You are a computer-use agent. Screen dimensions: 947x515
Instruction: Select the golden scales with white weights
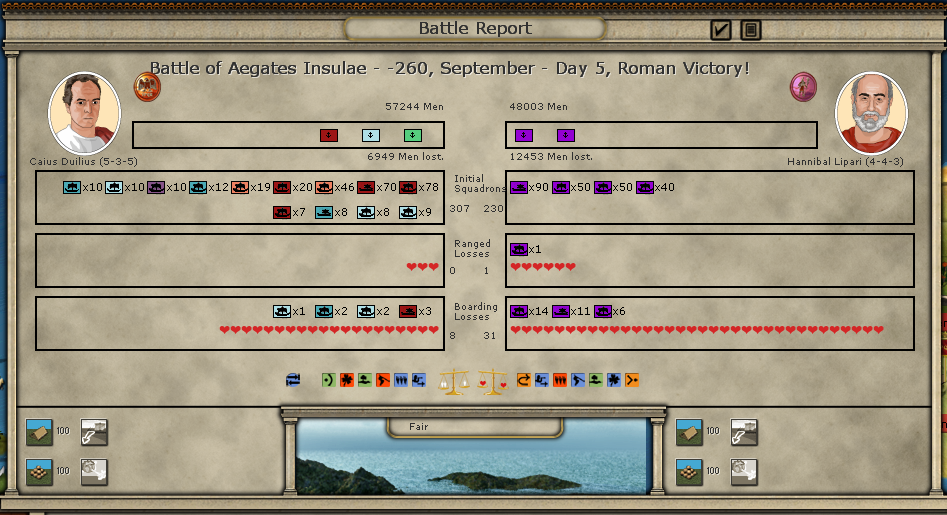coord(456,381)
